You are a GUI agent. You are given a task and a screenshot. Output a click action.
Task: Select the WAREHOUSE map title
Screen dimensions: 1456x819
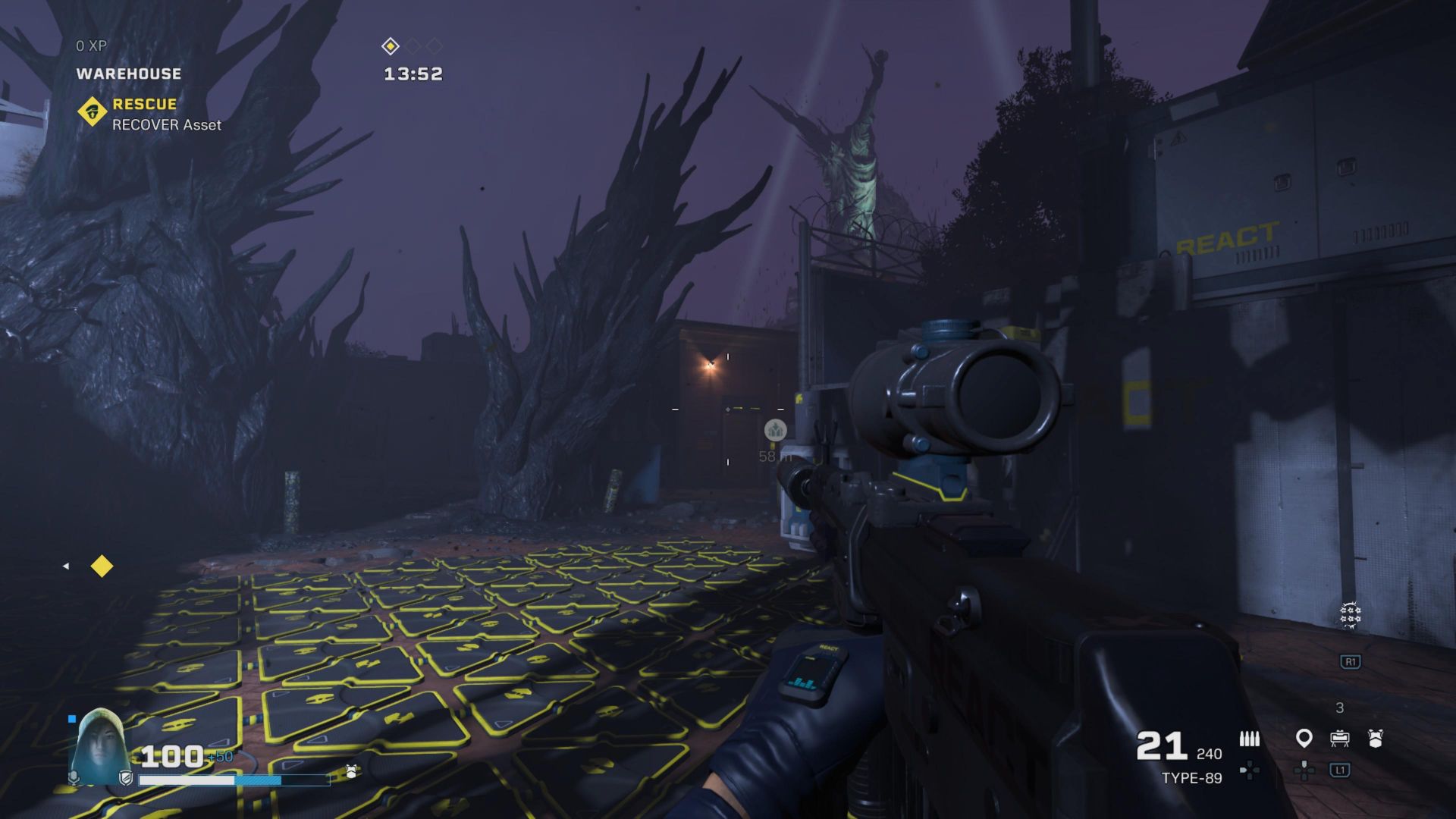[129, 74]
